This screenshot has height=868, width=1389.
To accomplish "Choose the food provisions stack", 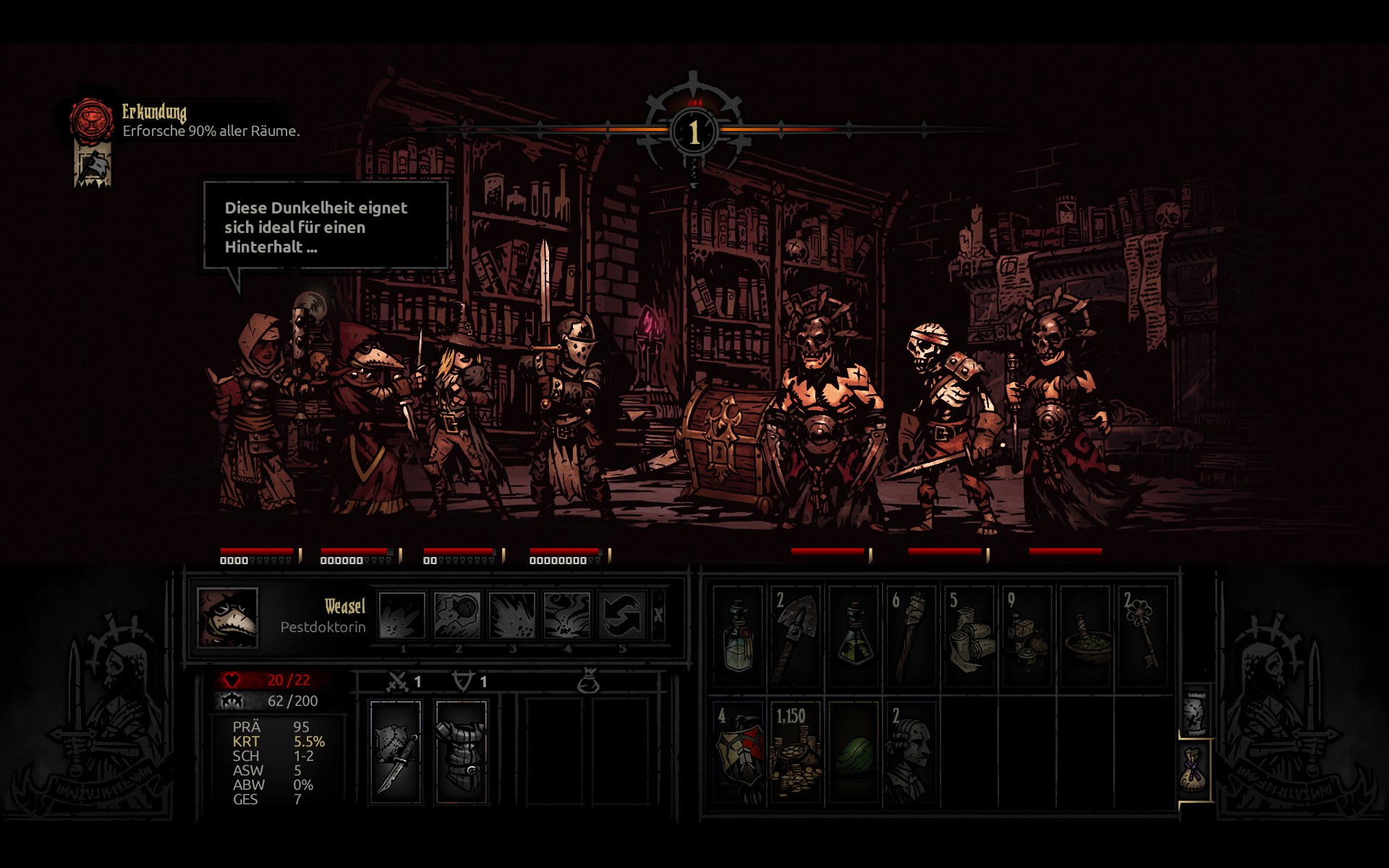I will click(1027, 637).
